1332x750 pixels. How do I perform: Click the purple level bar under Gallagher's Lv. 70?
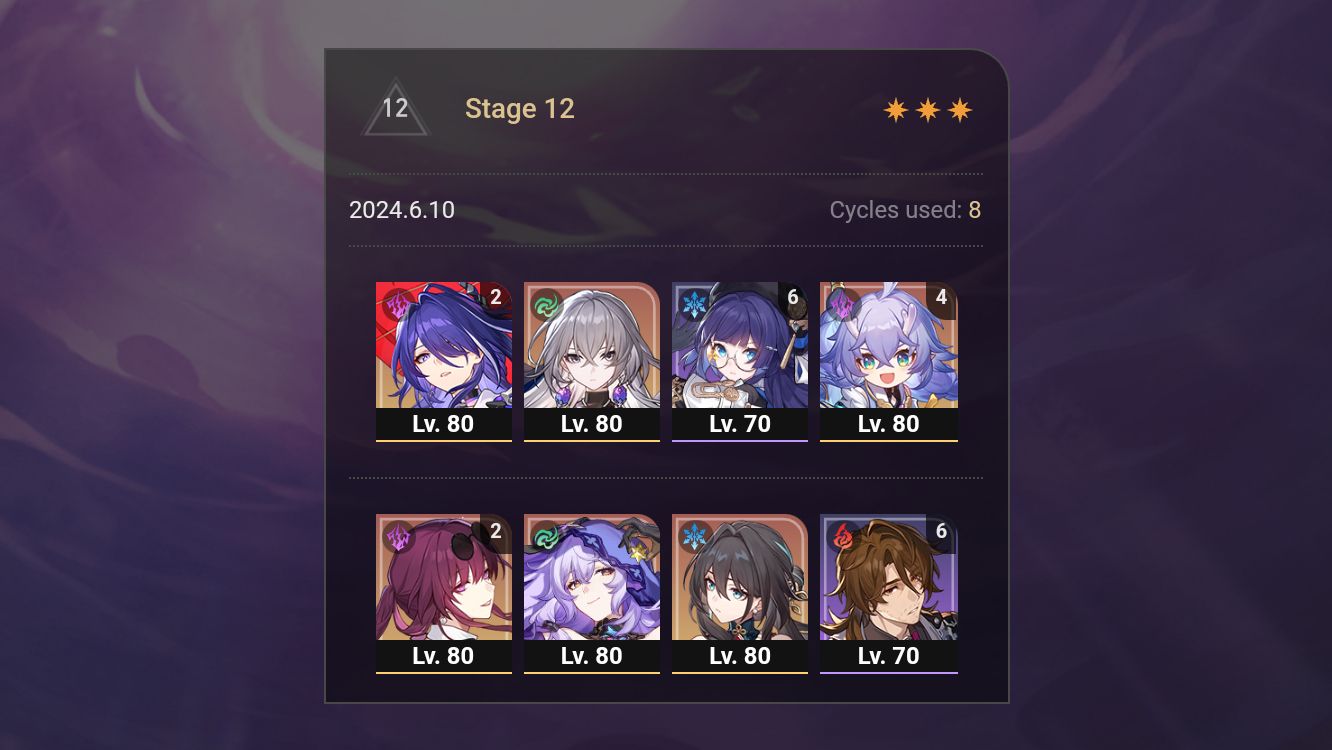(888, 672)
